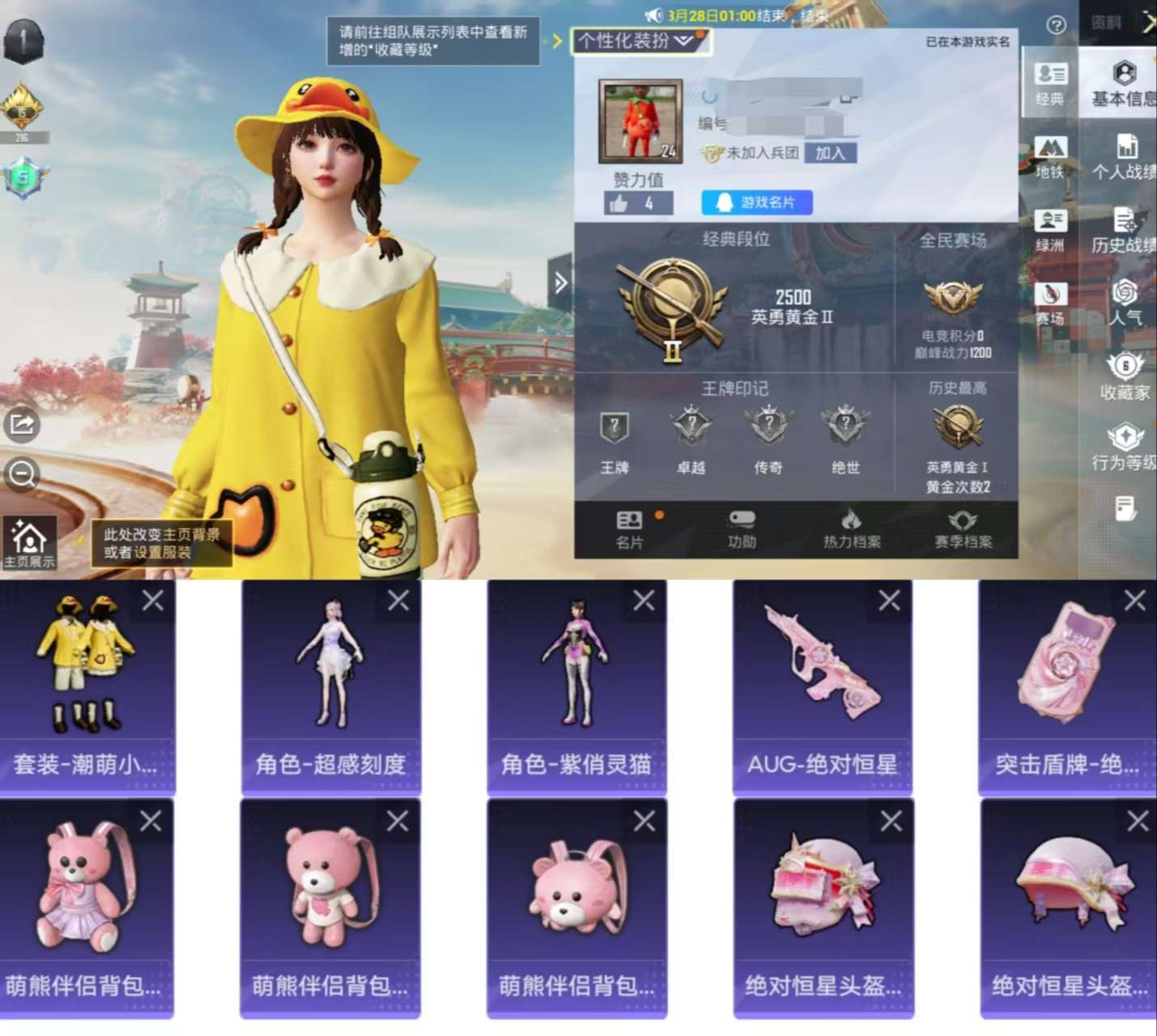Click the character avatar photo thumbnail
Image resolution: width=1157 pixels, height=1036 pixels.
[639, 120]
